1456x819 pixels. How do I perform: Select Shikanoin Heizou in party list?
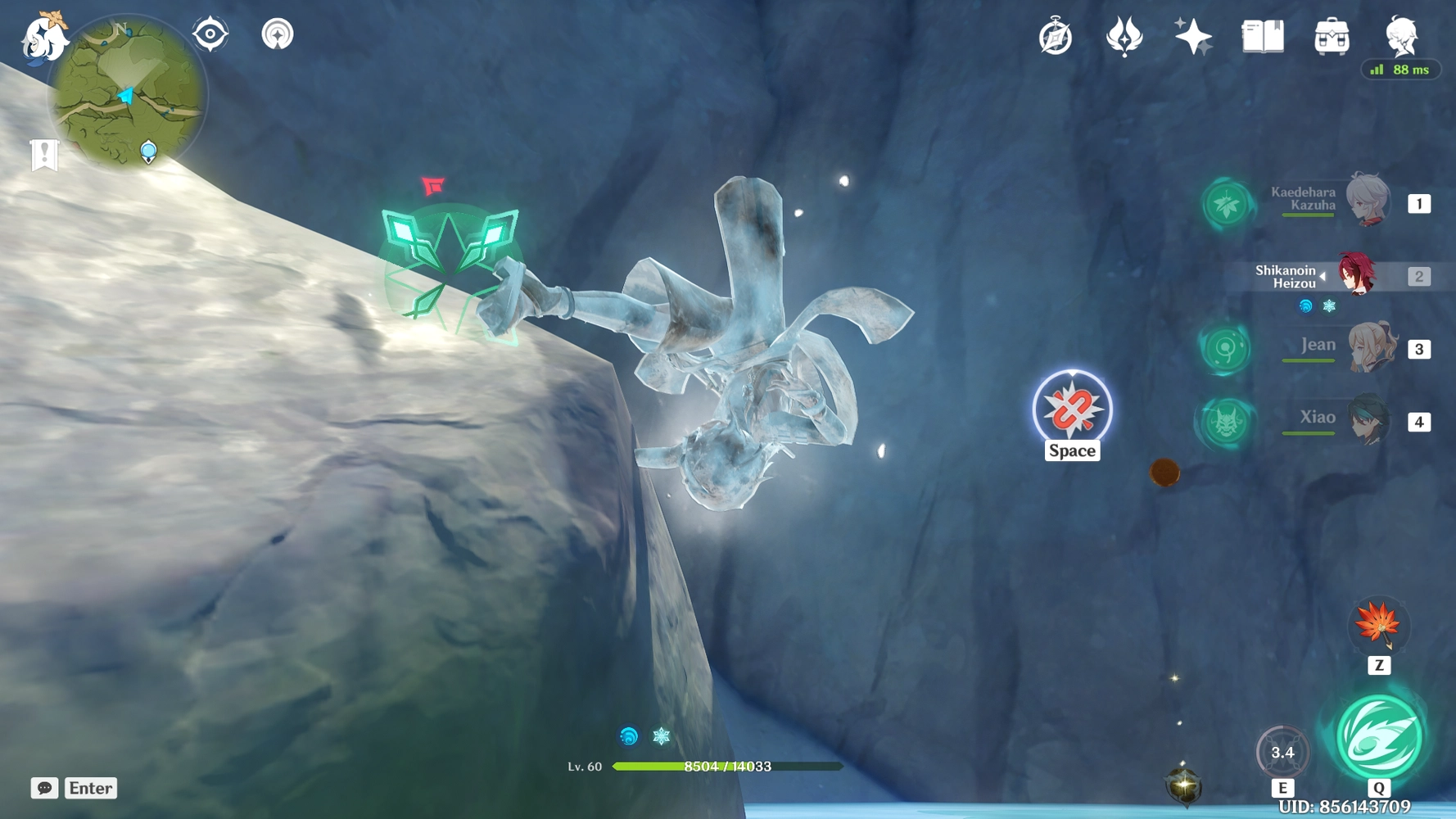point(1356,274)
